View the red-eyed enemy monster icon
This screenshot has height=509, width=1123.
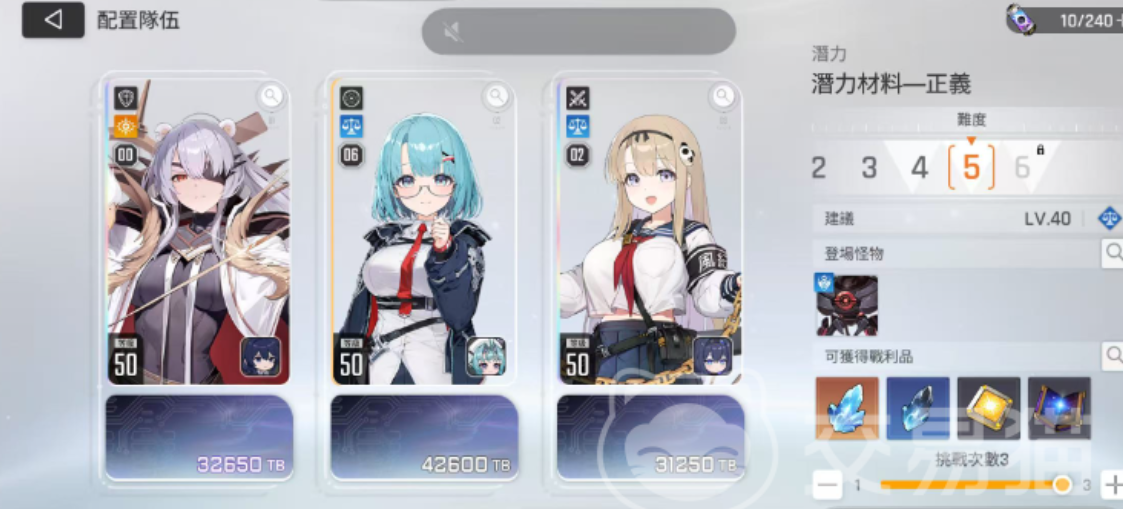[846, 305]
